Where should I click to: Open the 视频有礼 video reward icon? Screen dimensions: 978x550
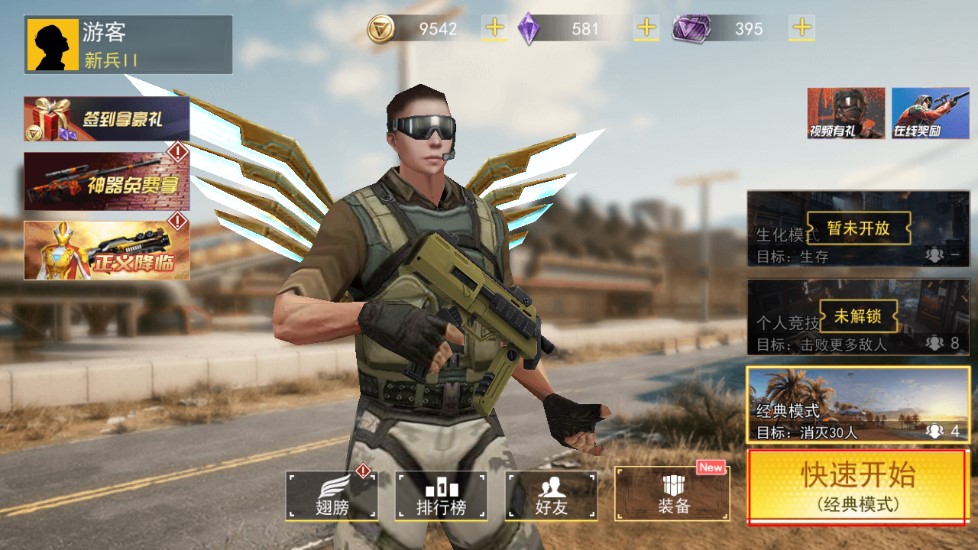click(x=846, y=113)
